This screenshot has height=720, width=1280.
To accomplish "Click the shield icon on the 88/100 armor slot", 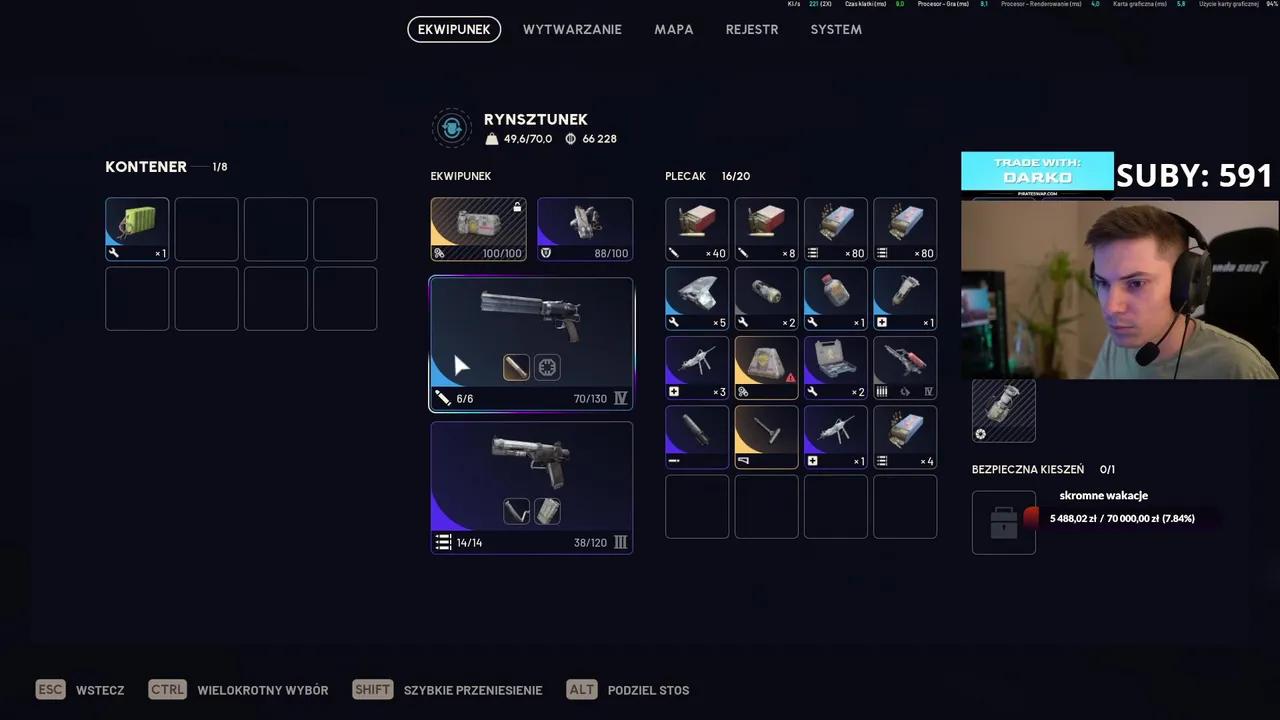I will point(546,253).
